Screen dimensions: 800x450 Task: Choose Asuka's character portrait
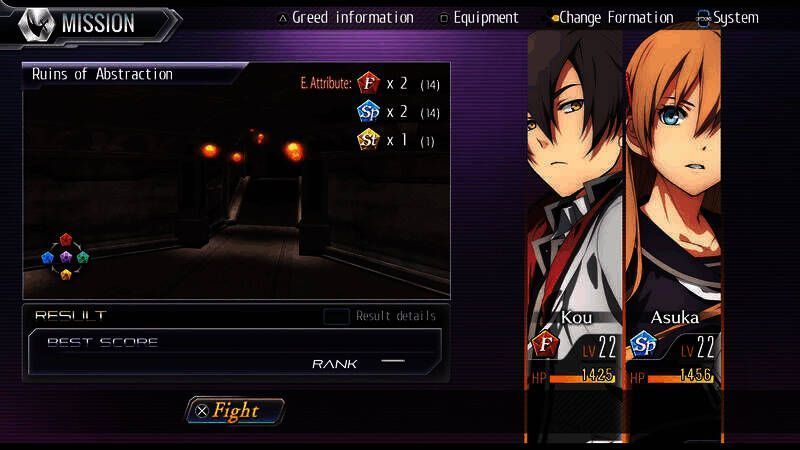pos(672,180)
